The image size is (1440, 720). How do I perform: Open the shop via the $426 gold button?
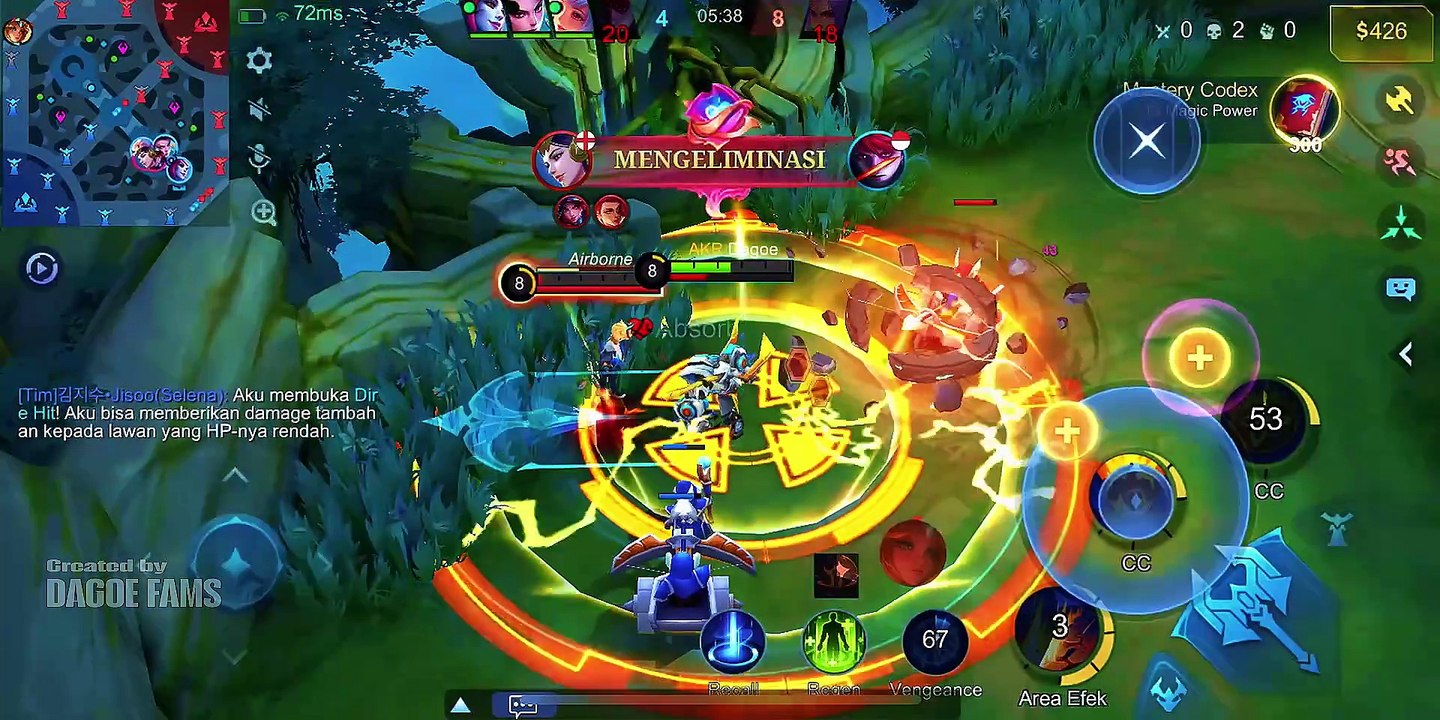pyautogui.click(x=1381, y=31)
